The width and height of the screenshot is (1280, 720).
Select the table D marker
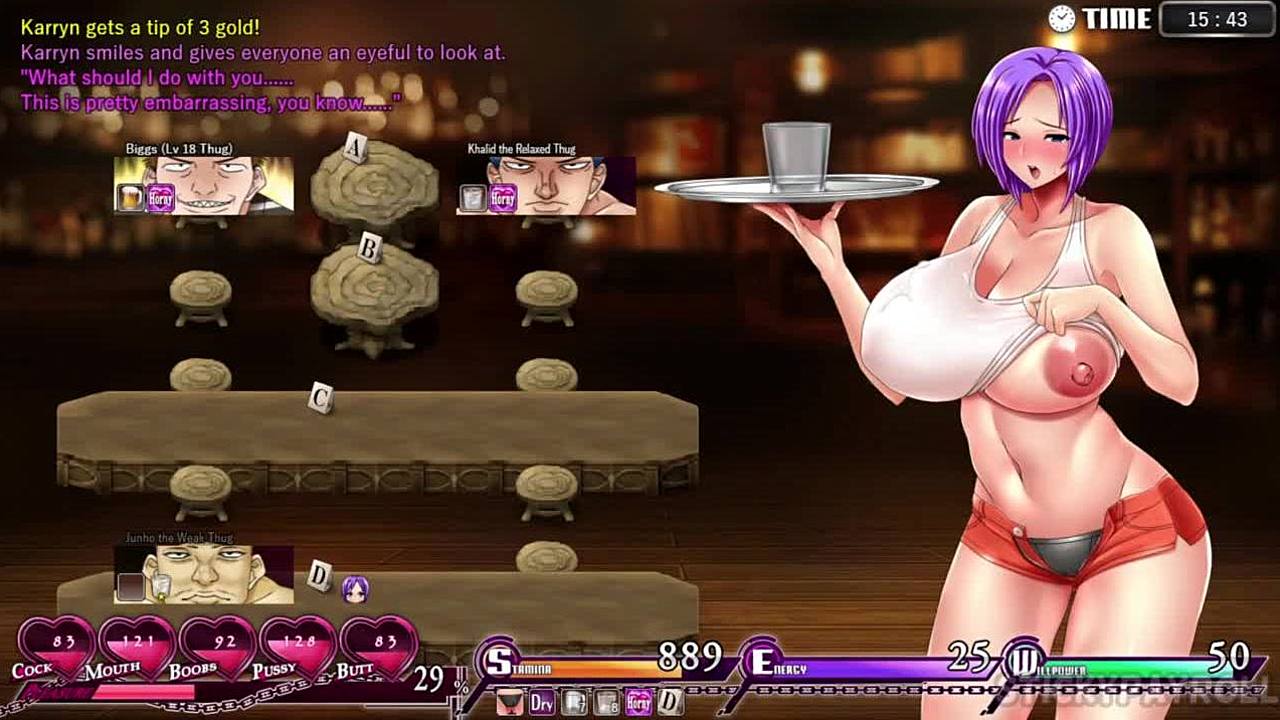(319, 575)
